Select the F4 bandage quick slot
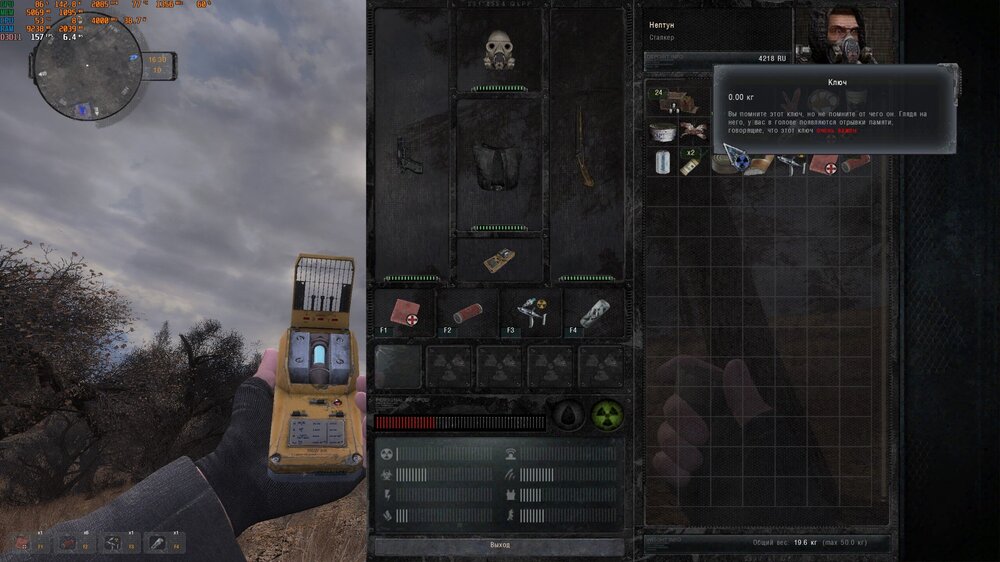1000x562 pixels. click(x=592, y=312)
